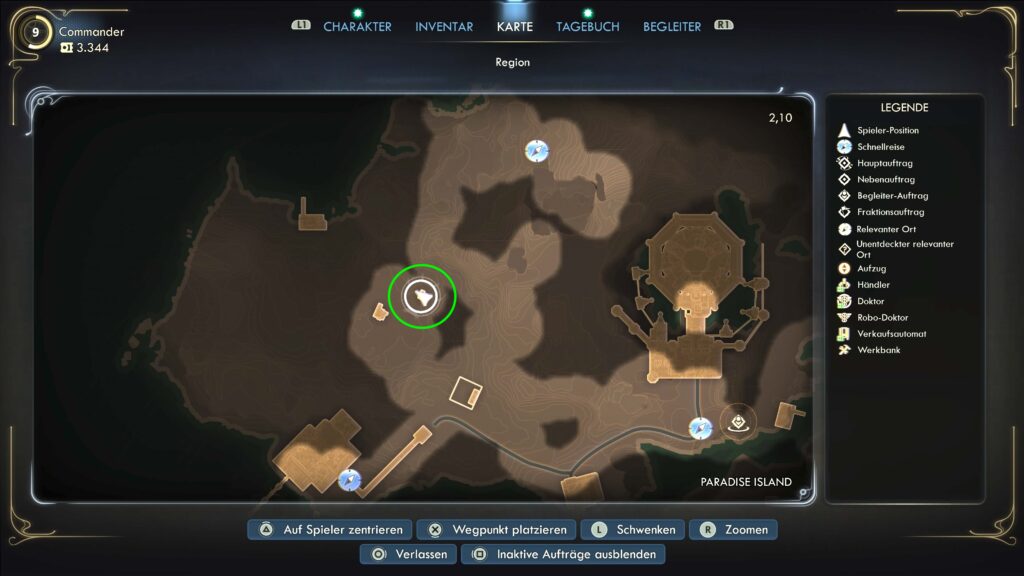Choose the Verkaufsautomat legend entry
The width and height of the screenshot is (1024, 576).
[891, 334]
